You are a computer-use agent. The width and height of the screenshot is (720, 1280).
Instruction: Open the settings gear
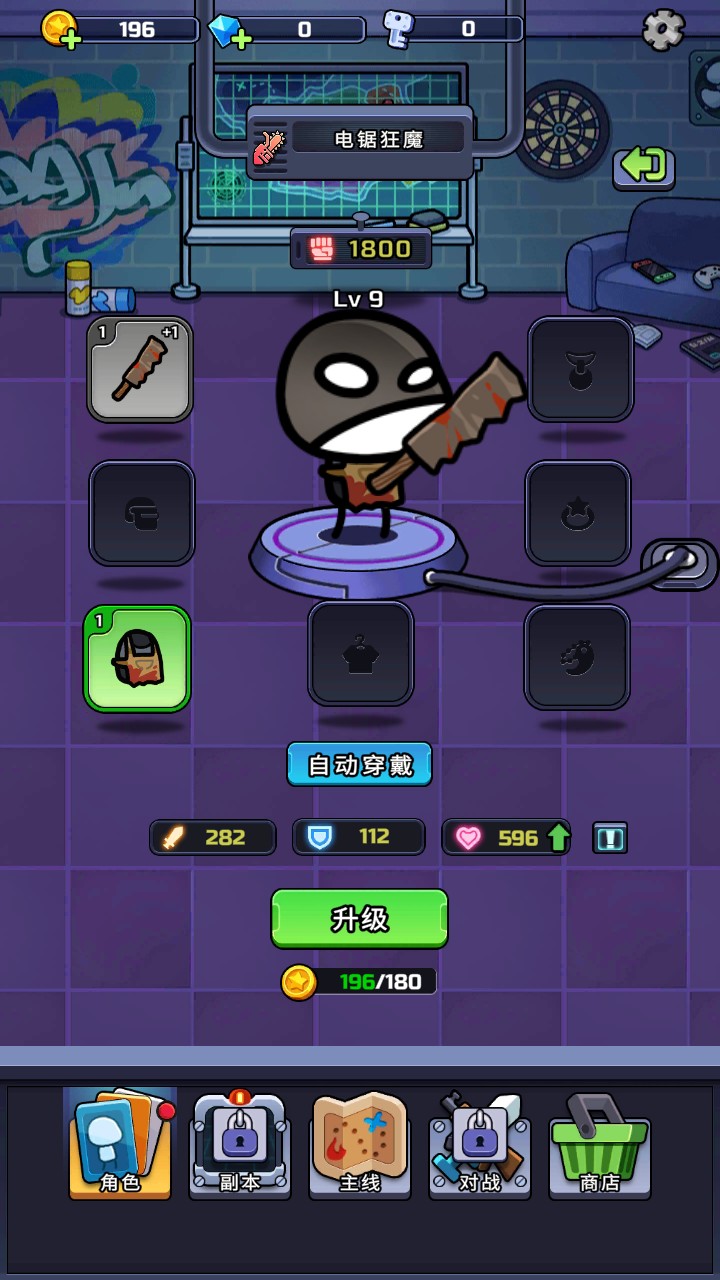pos(663,30)
